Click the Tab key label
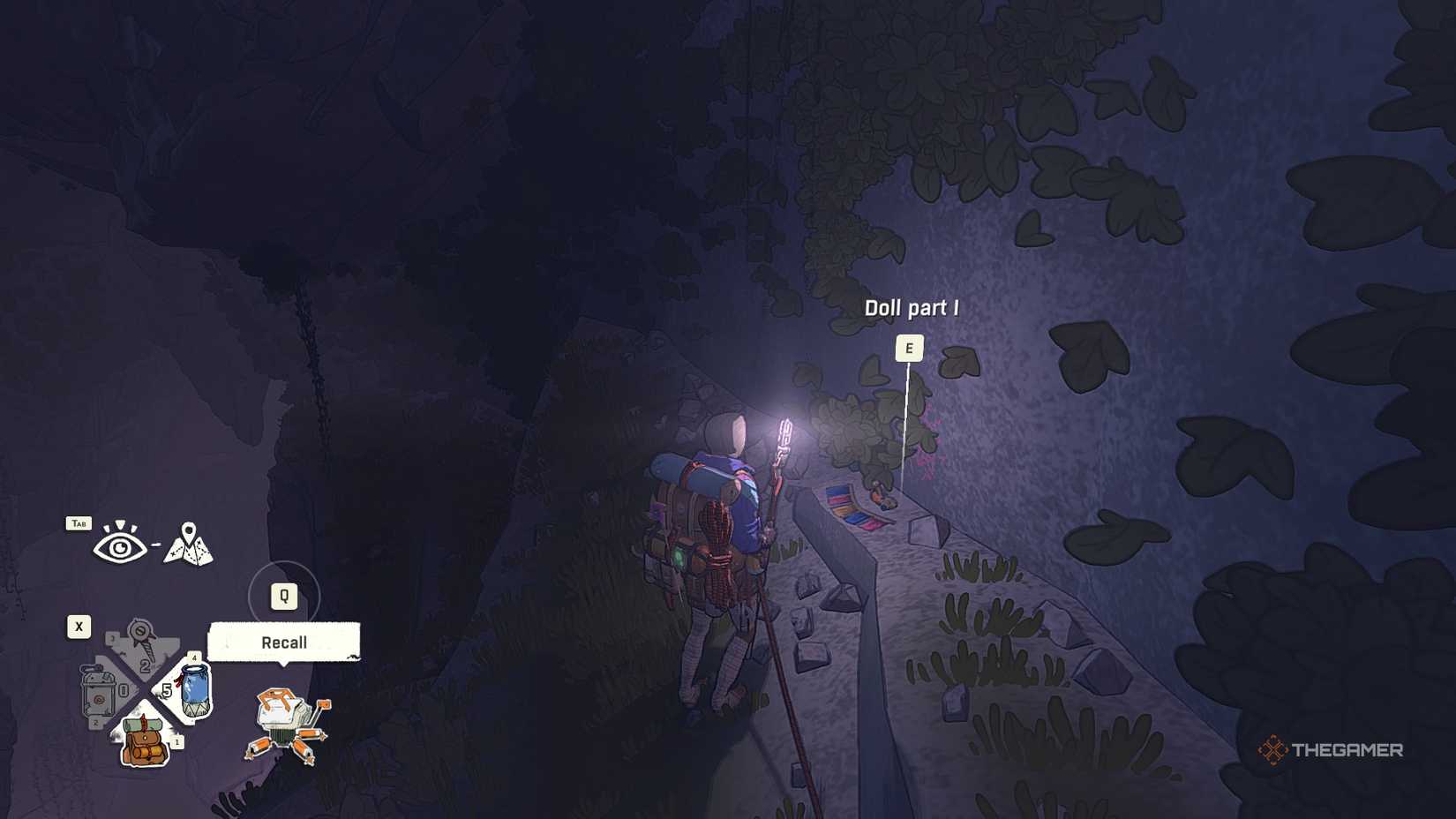 point(79,523)
